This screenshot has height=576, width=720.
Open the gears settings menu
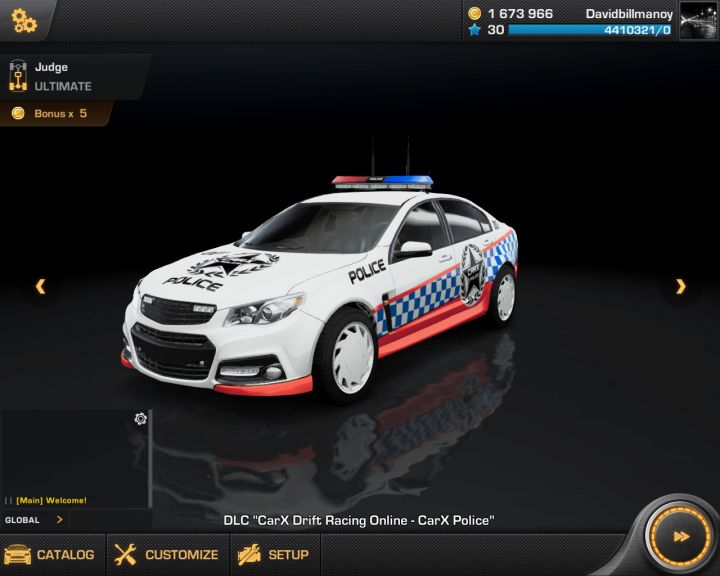[24, 19]
